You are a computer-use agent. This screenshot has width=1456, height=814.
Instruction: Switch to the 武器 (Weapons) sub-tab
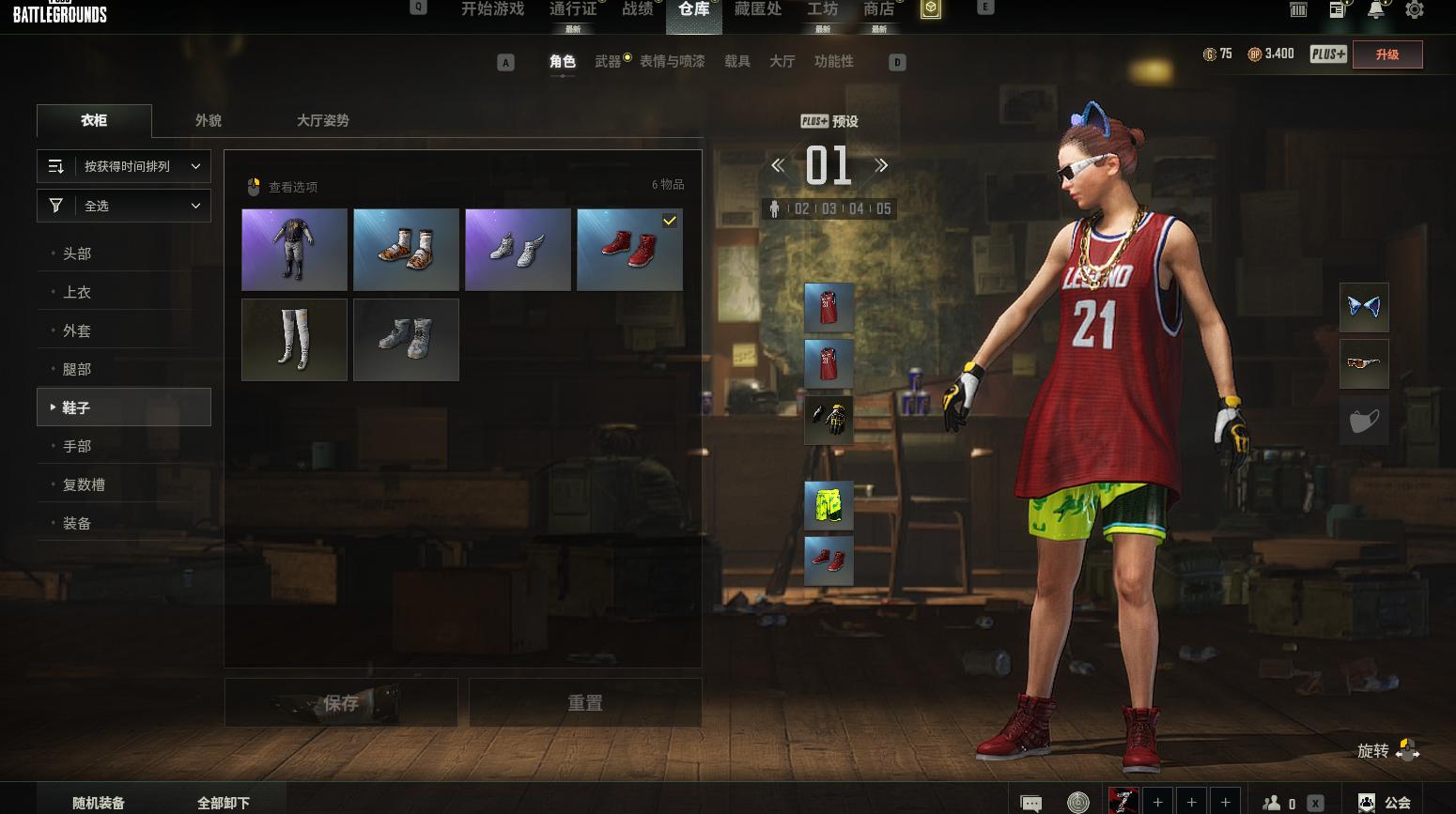coord(608,62)
